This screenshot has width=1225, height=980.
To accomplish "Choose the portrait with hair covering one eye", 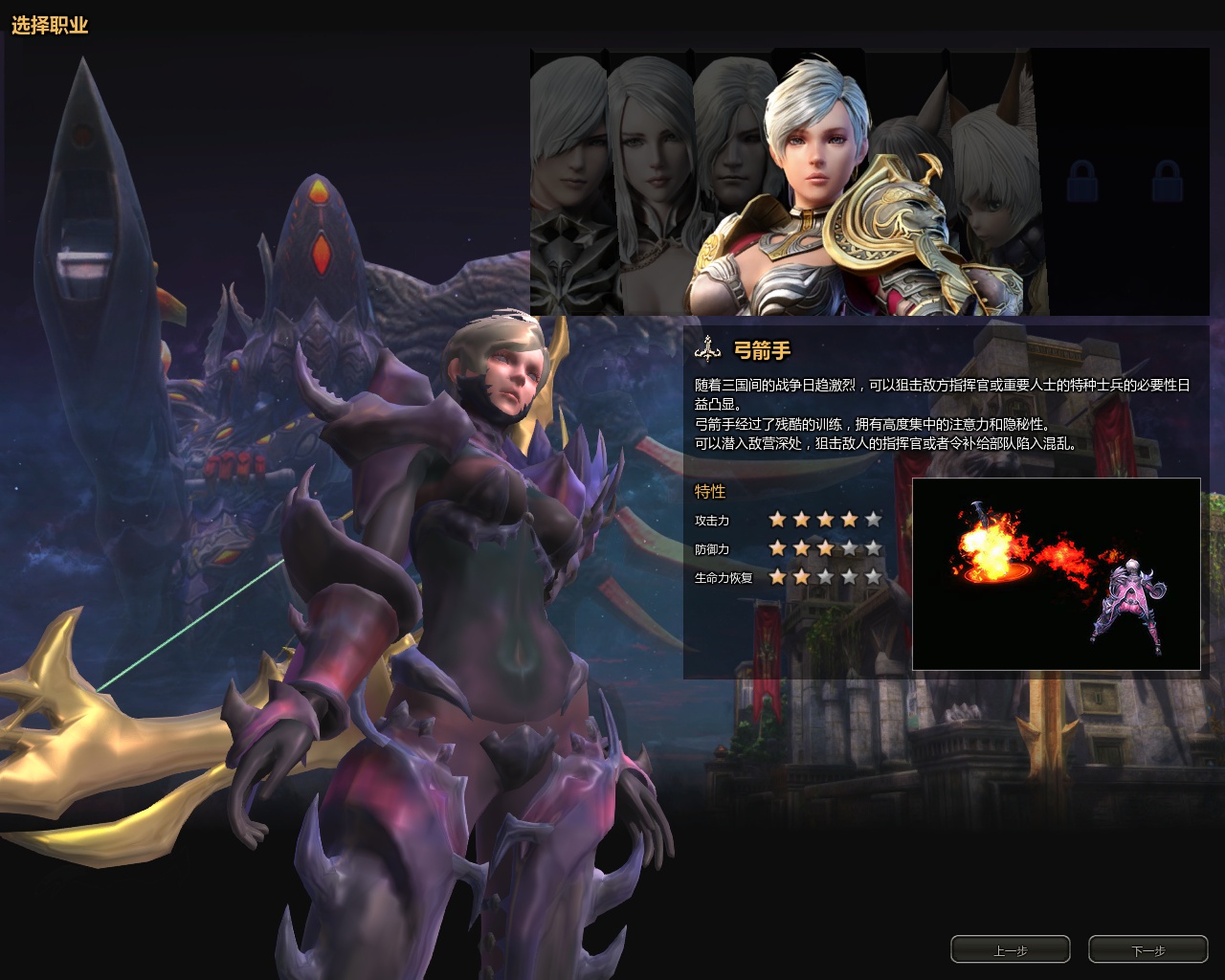I will tap(568, 182).
